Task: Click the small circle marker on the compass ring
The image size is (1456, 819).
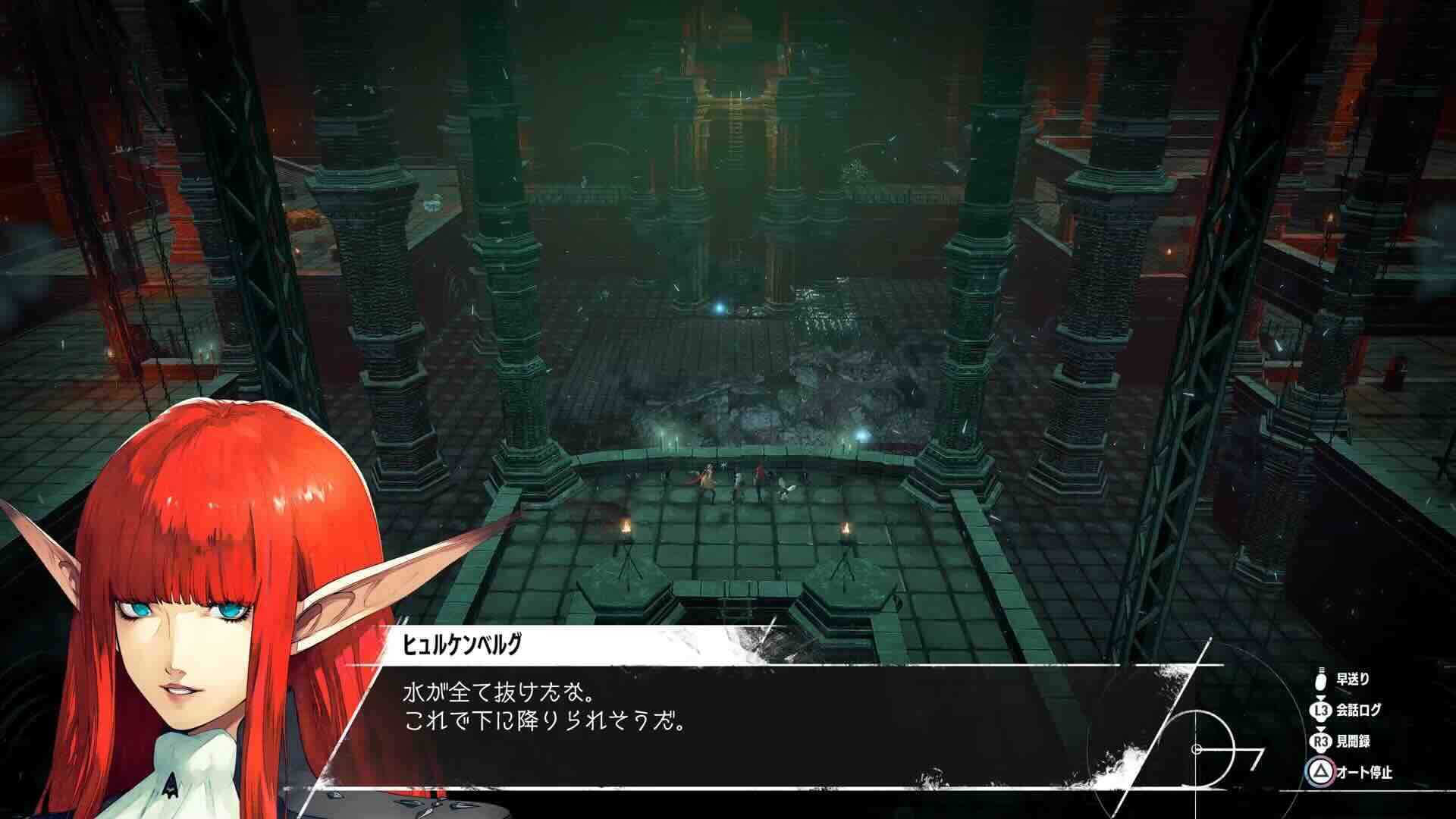Action: (x=1197, y=749)
